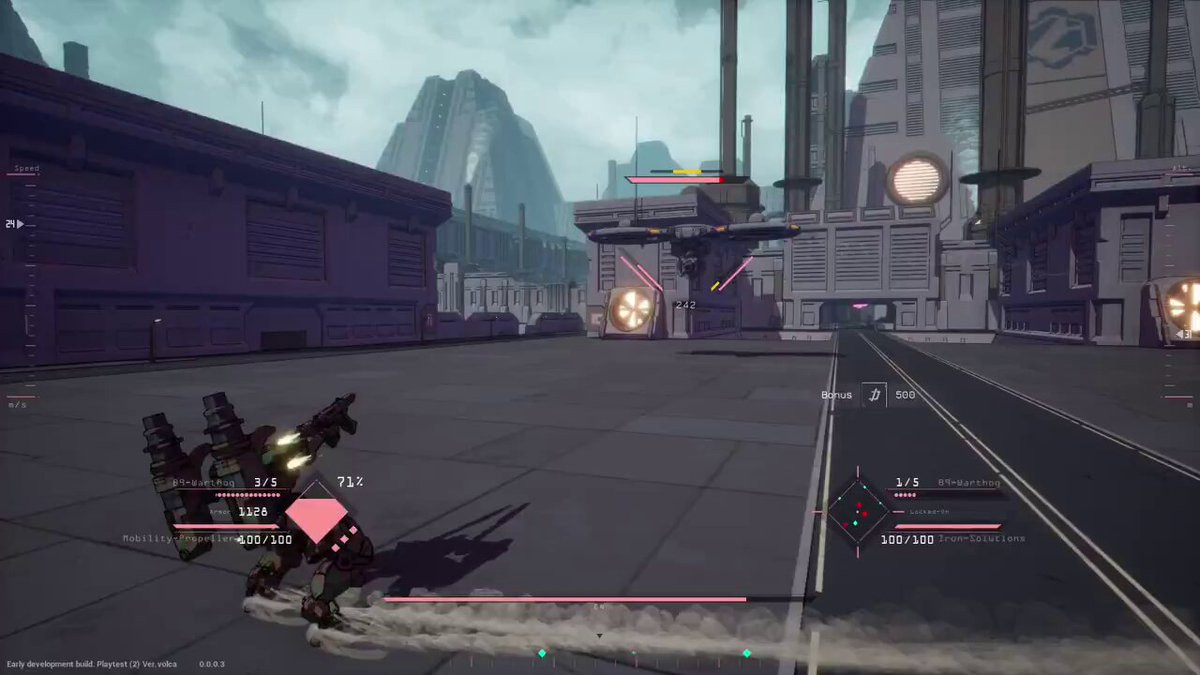This screenshot has width=1200, height=675.
Task: Click the Bonus kanji icon
Action: pos(874,395)
